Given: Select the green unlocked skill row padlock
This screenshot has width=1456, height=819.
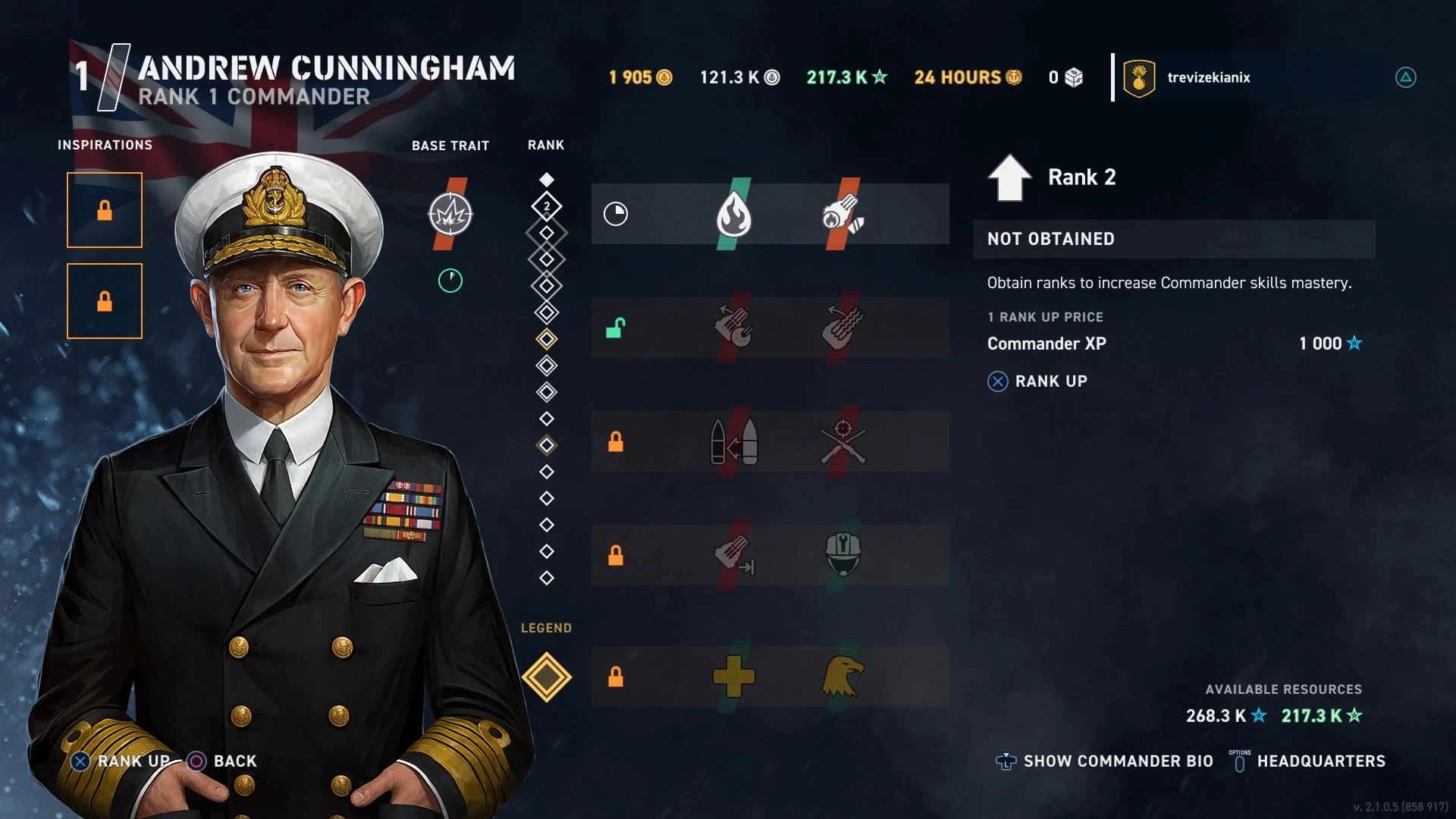Looking at the screenshot, I should 615,328.
